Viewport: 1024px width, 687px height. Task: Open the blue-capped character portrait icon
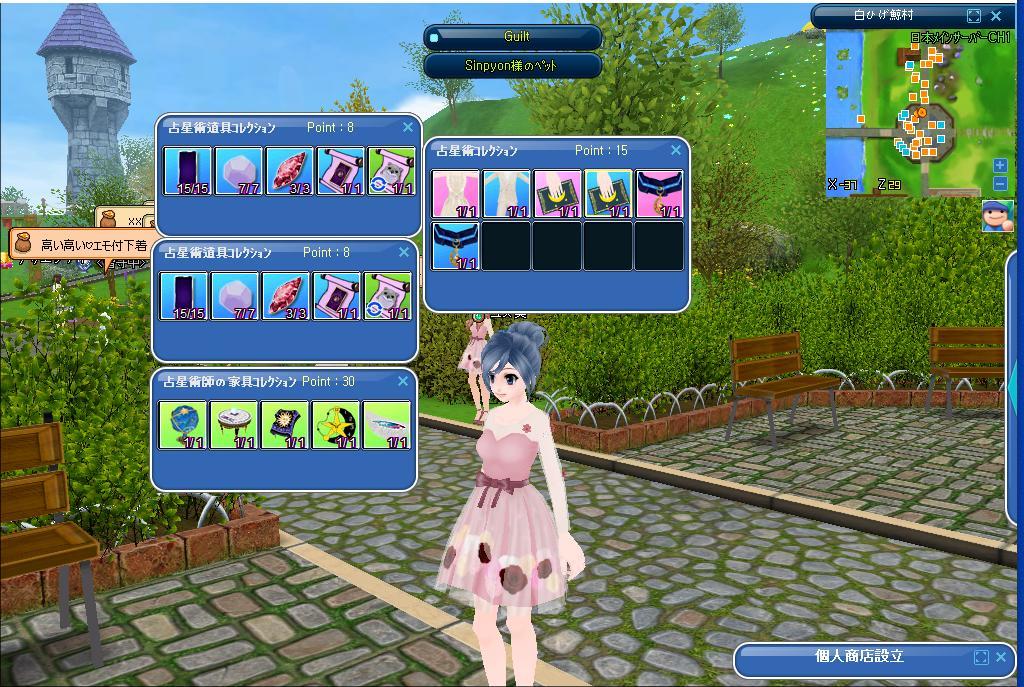click(x=997, y=215)
